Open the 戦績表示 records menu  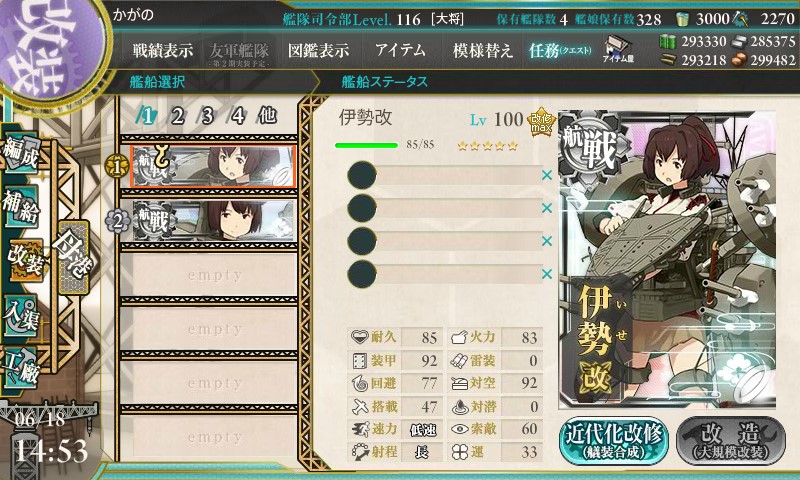(x=162, y=51)
